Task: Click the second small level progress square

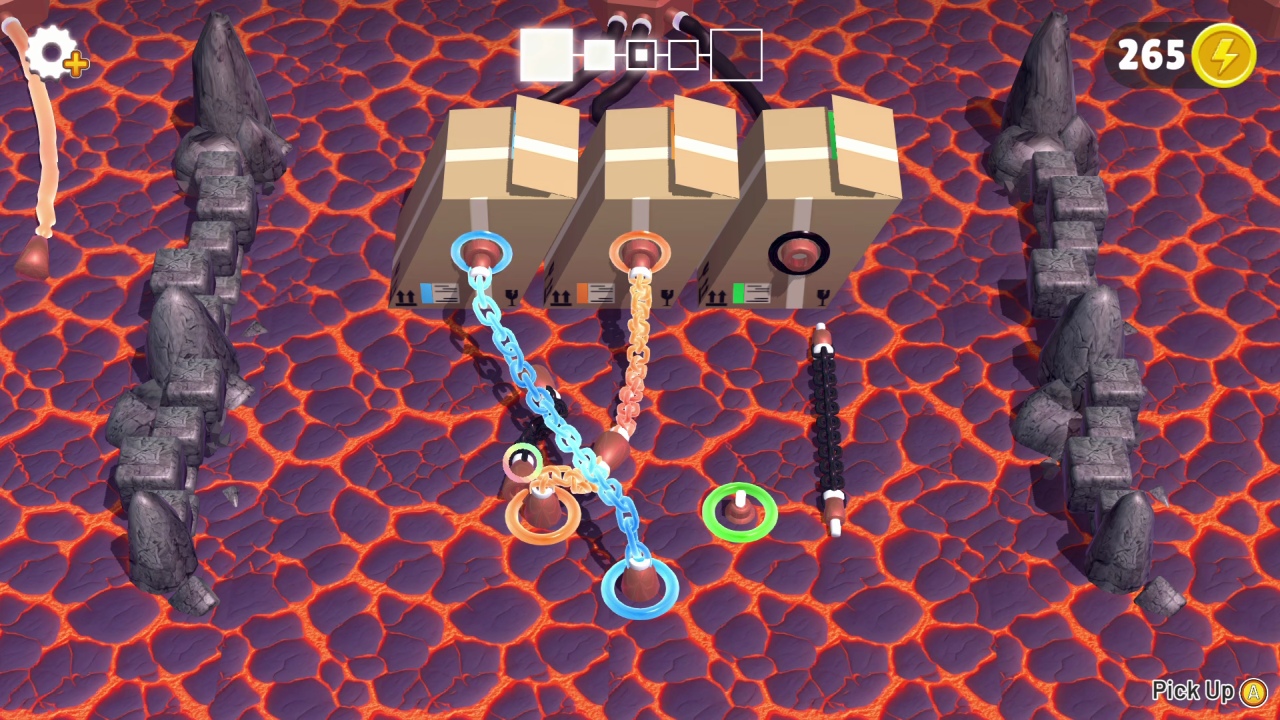Action: [599, 56]
